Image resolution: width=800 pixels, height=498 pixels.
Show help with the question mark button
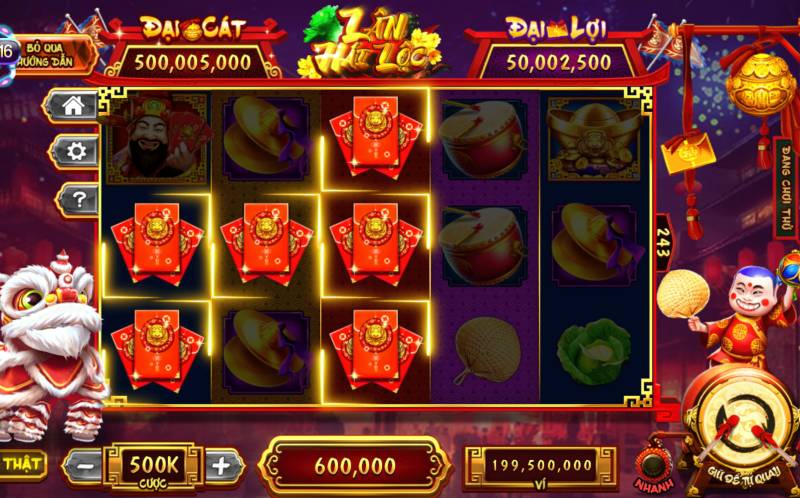pos(72,199)
